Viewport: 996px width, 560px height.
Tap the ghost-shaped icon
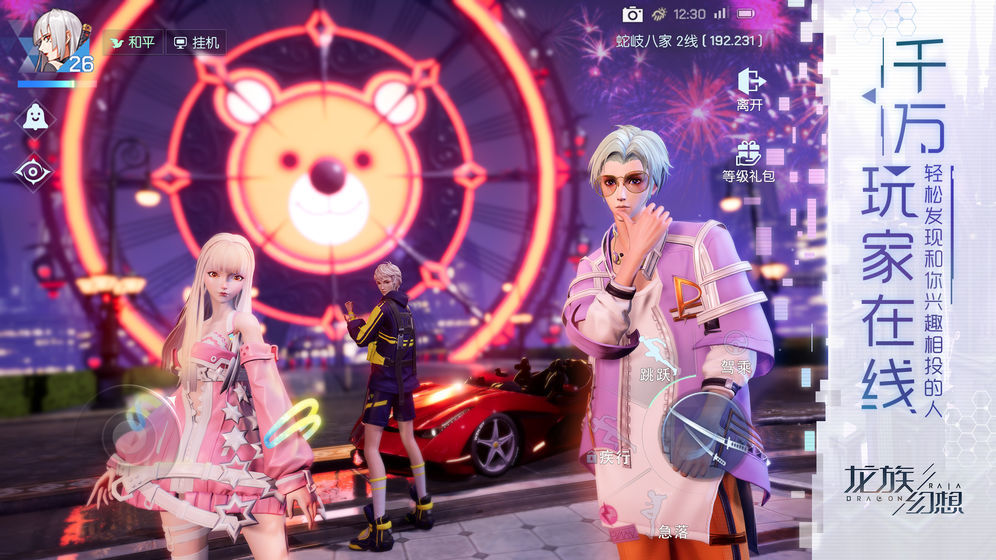[35, 116]
